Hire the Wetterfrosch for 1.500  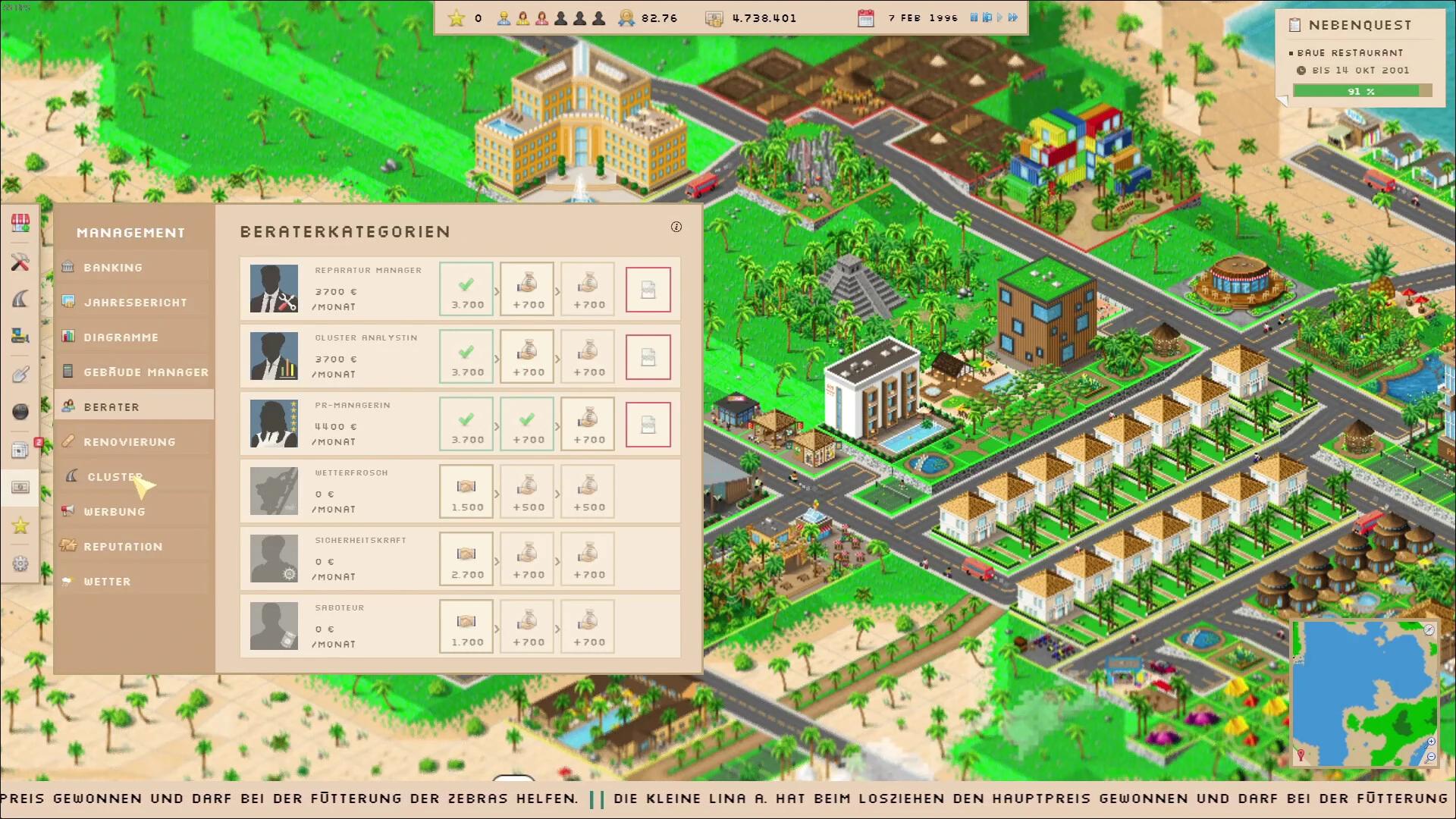[466, 492]
